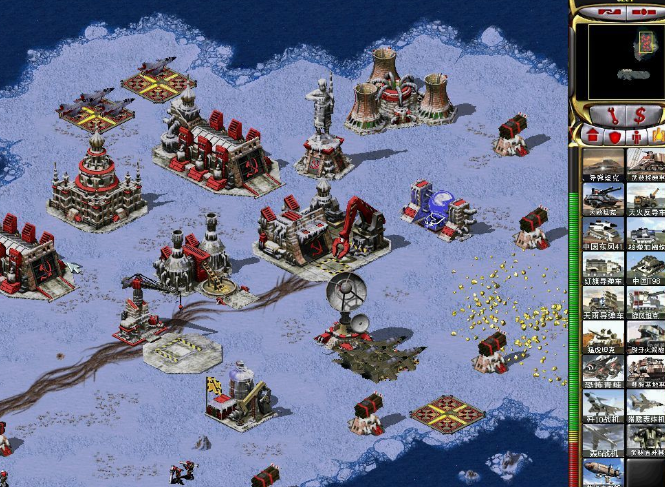
Task: Select the 天箭导弹车 build icon
Action: (x=603, y=305)
